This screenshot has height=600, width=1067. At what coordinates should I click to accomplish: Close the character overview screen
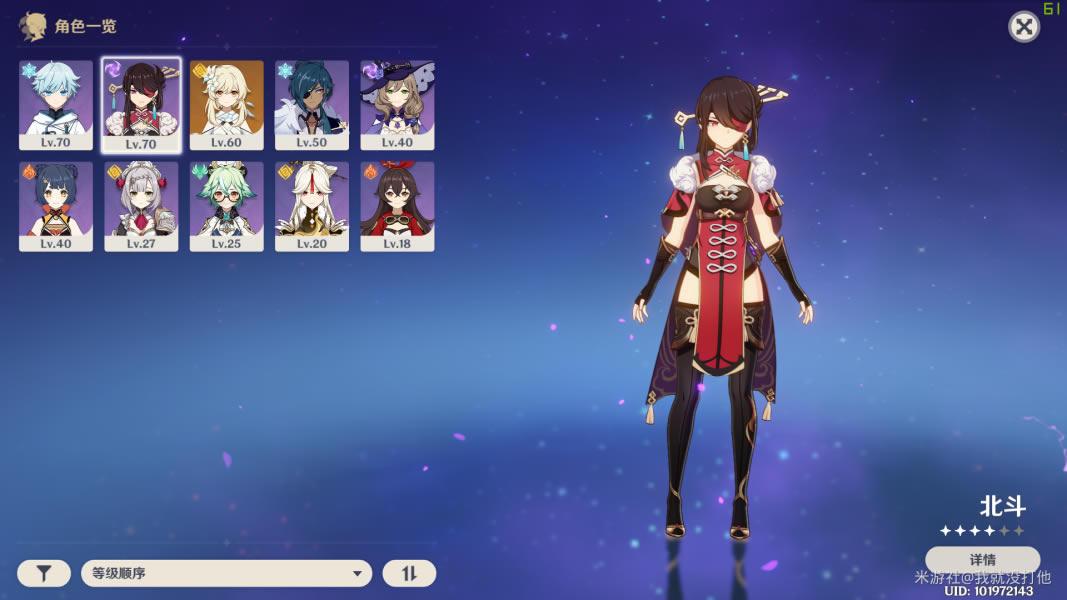click(x=1023, y=27)
